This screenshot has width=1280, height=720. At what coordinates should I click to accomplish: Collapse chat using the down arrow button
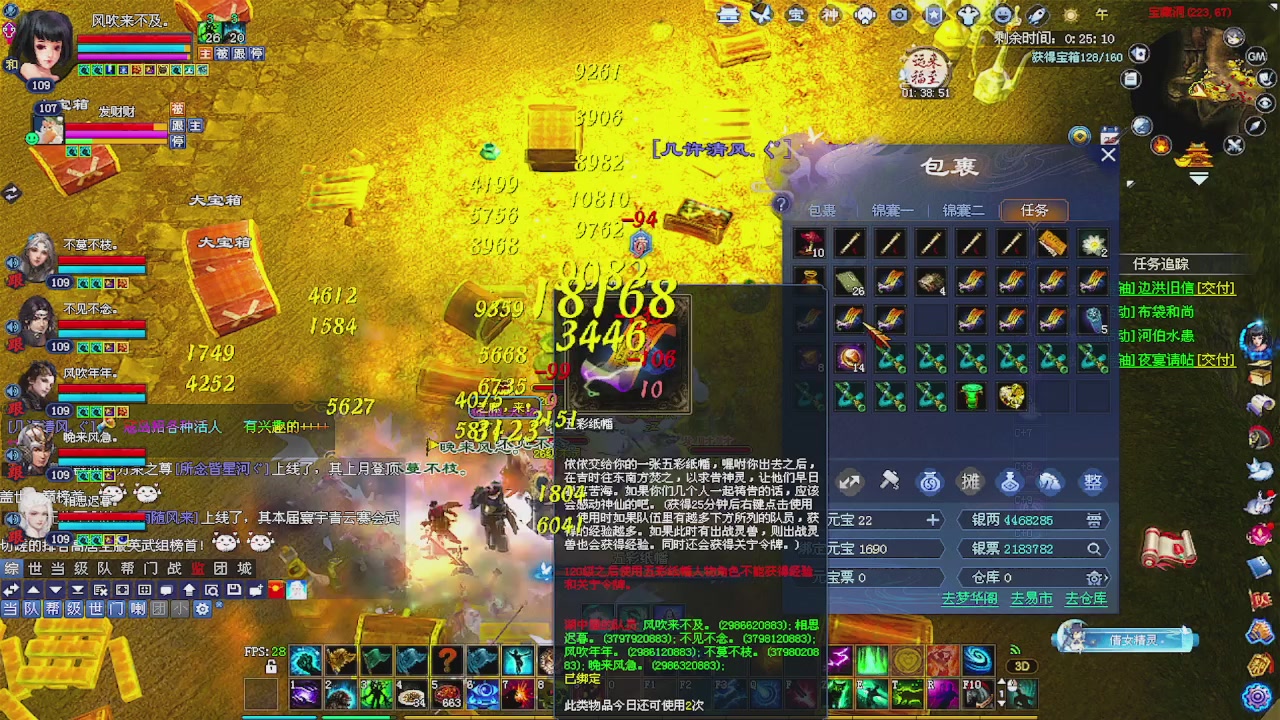[55, 590]
